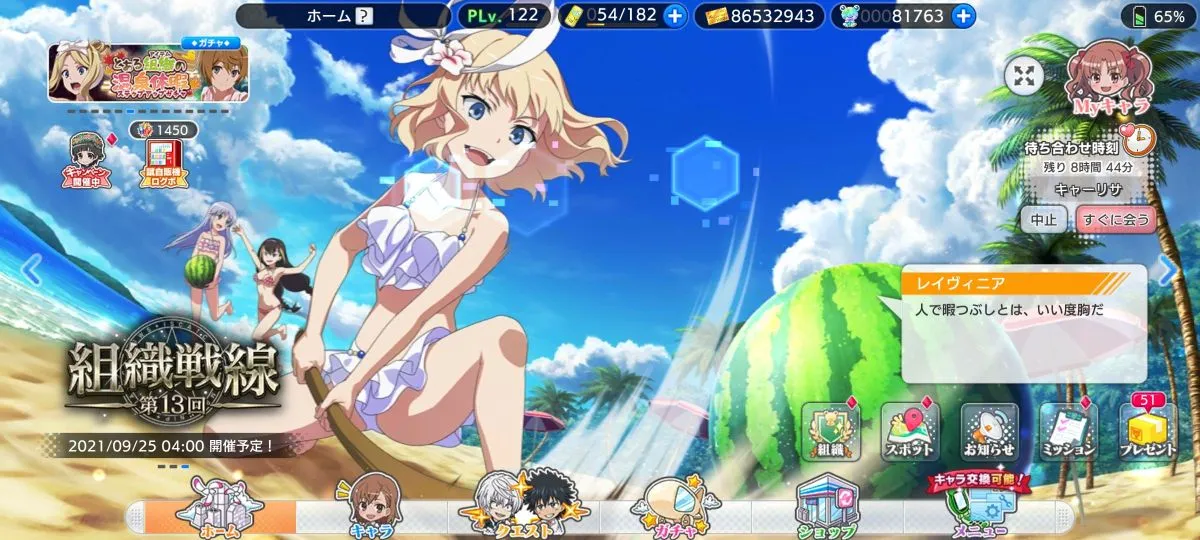
Task: Open the ミッション missions list
Action: click(x=1068, y=432)
